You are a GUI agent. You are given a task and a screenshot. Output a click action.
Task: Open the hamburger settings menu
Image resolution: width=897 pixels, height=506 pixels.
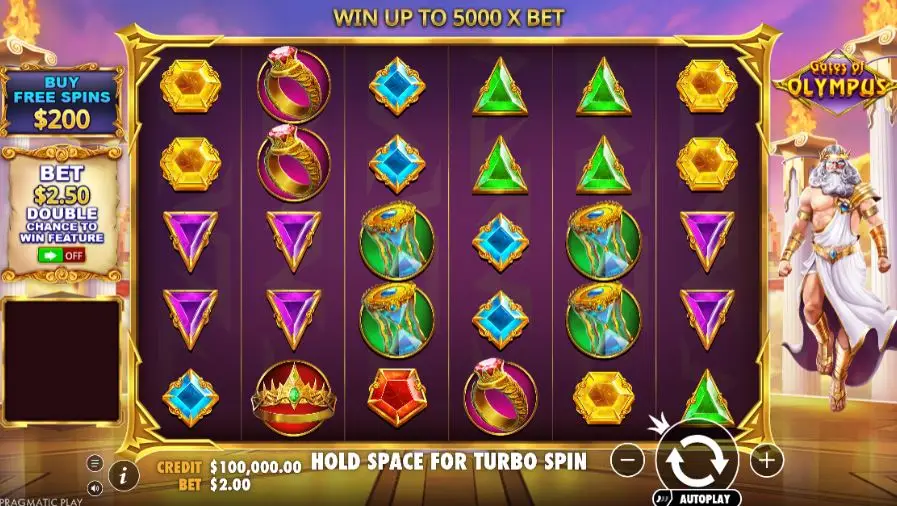[x=95, y=463]
